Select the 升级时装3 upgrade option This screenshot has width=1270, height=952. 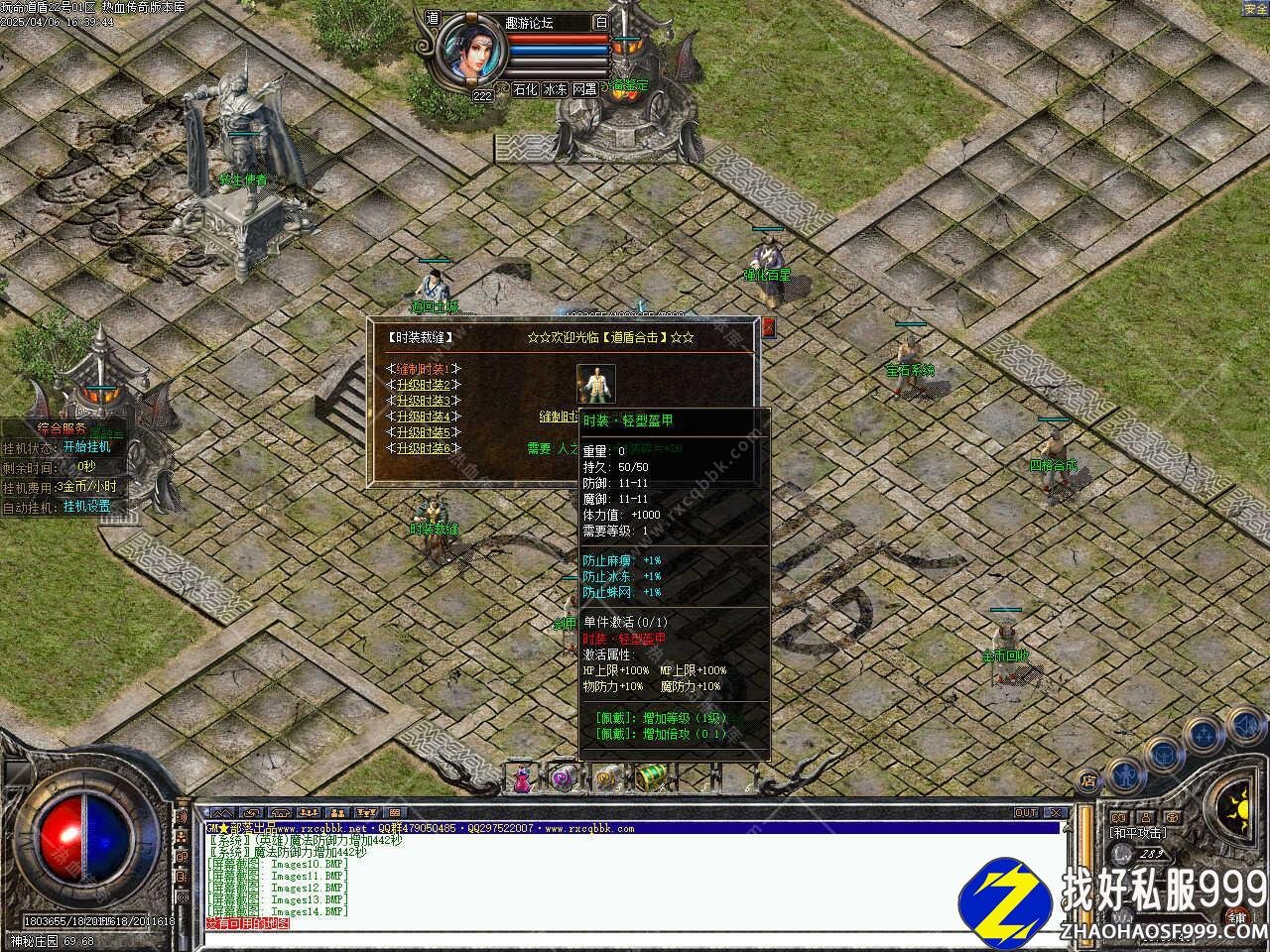click(x=424, y=401)
